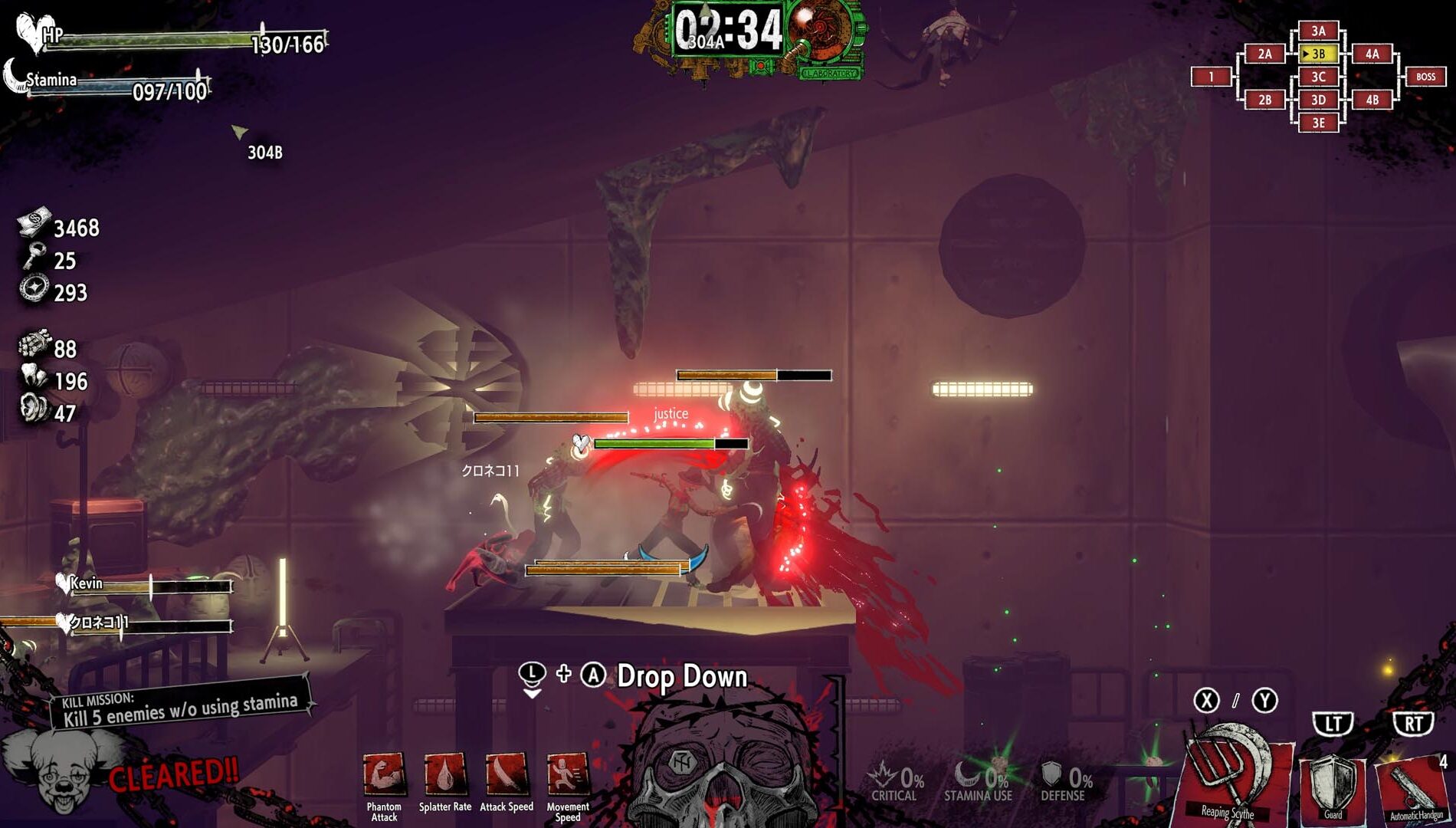Click the Movement Speed buff icon
This screenshot has width=1456, height=828.
coord(568,776)
